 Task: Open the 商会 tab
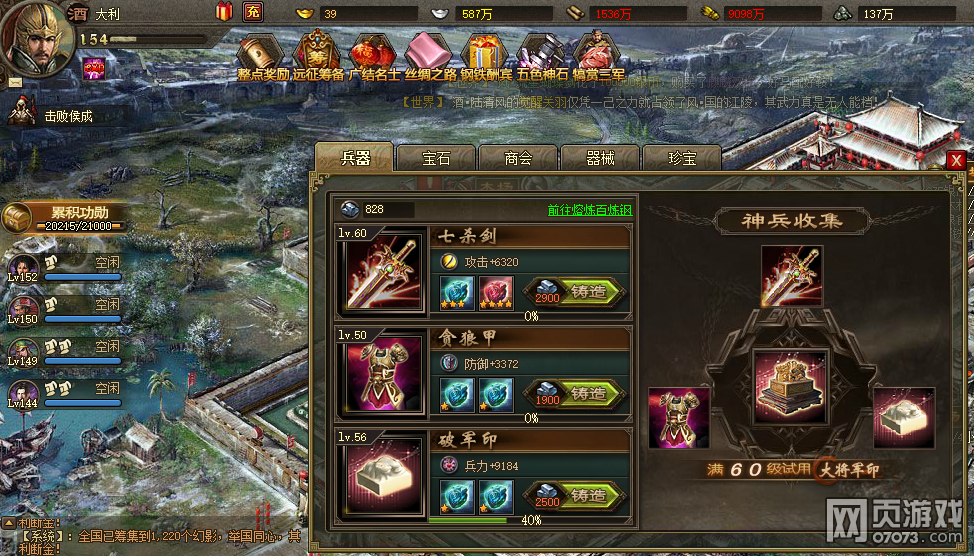tap(518, 158)
